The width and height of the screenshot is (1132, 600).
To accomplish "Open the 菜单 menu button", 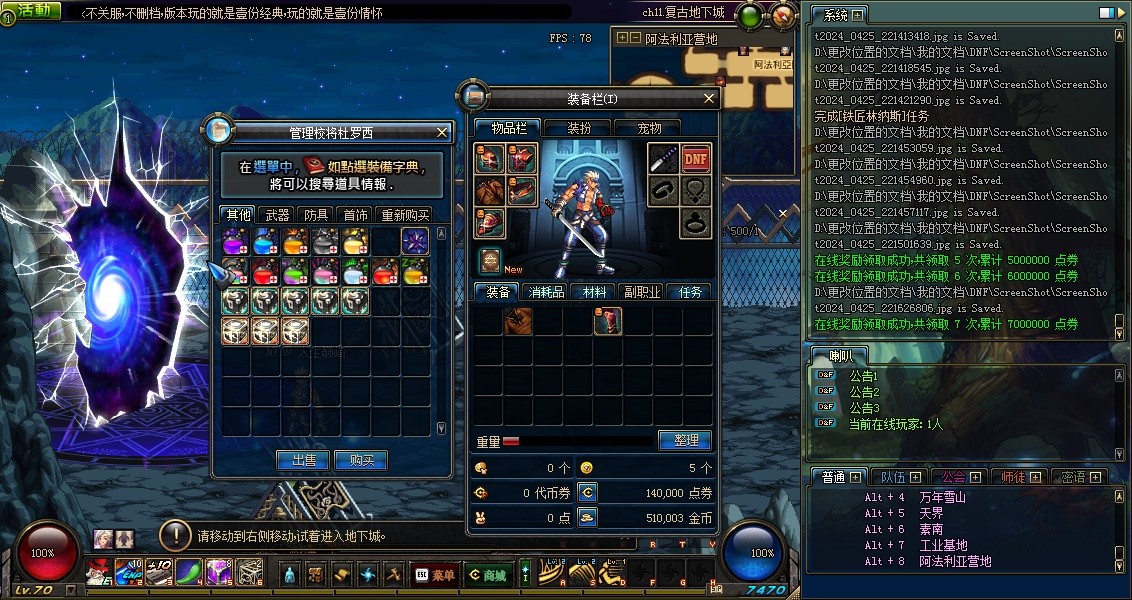I will 433,574.
